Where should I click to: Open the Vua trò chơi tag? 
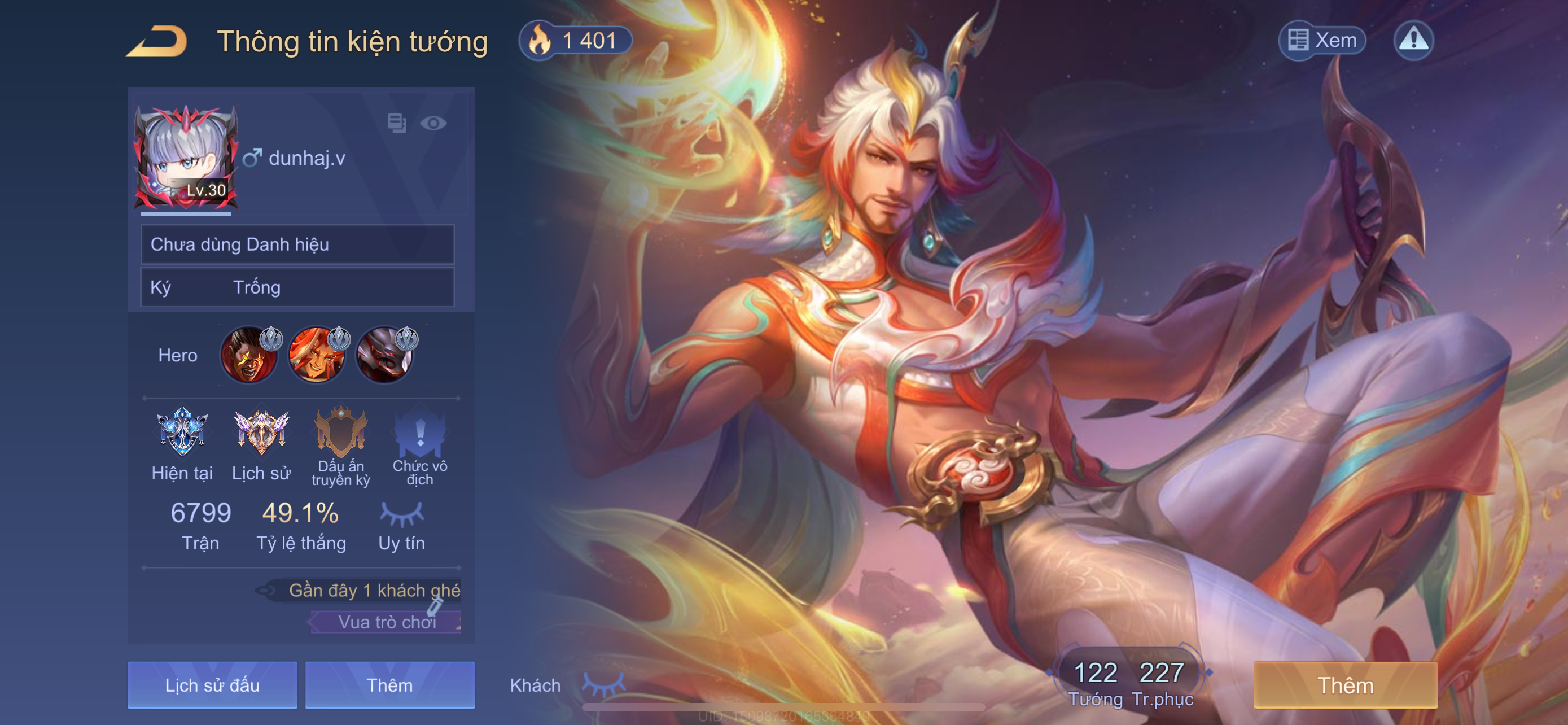point(387,622)
